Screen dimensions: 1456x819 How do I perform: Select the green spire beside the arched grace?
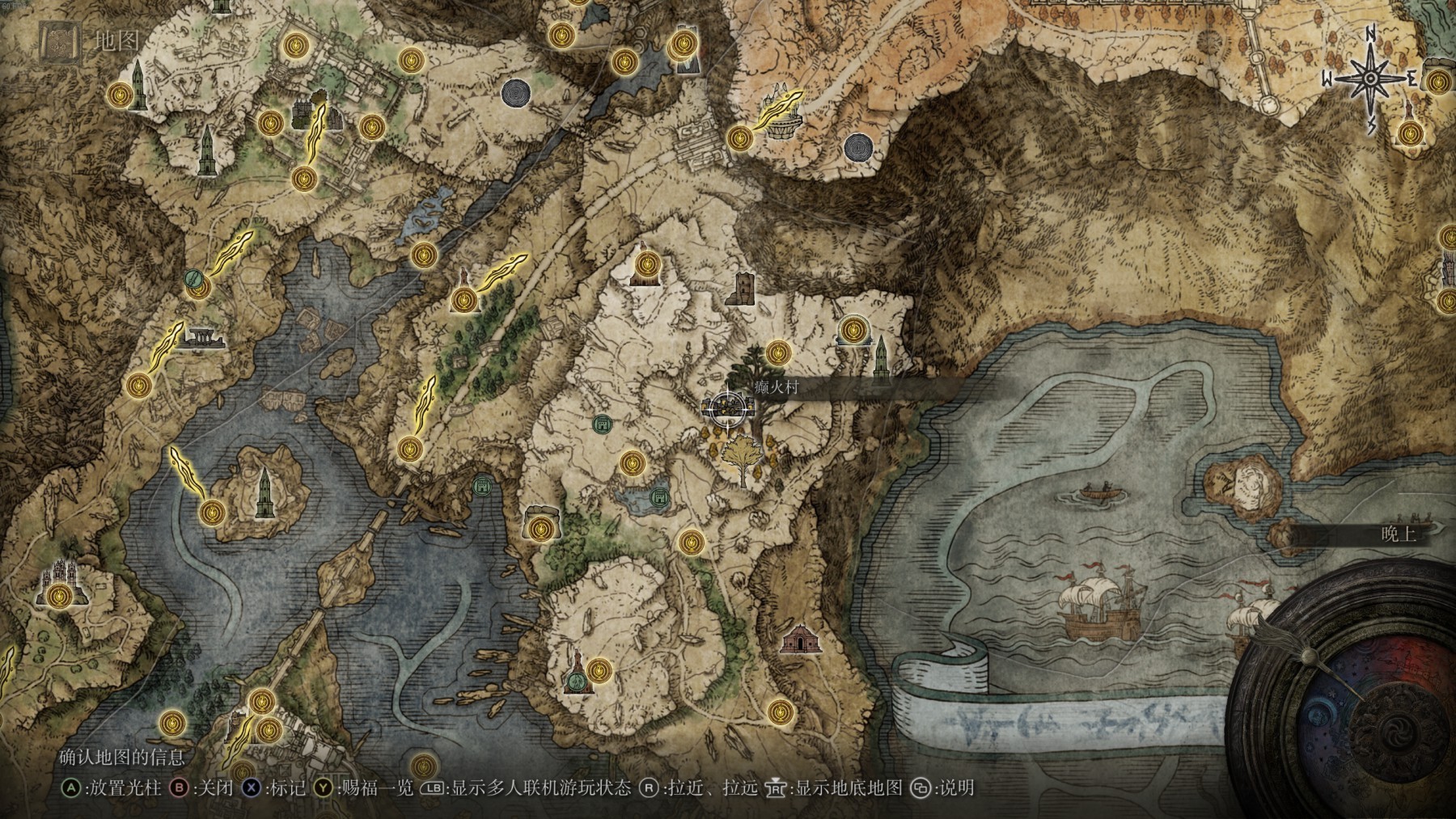pyautogui.click(x=881, y=356)
